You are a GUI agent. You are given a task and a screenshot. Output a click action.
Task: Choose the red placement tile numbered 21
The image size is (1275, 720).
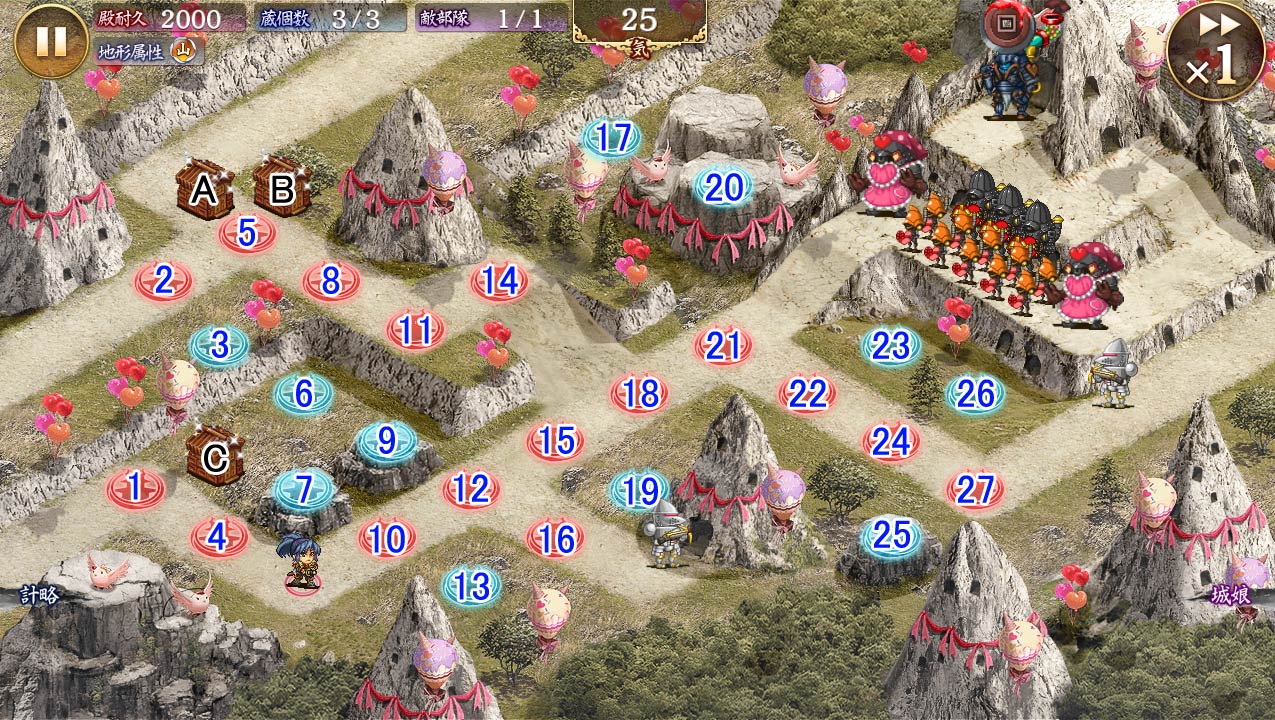pyautogui.click(x=723, y=346)
